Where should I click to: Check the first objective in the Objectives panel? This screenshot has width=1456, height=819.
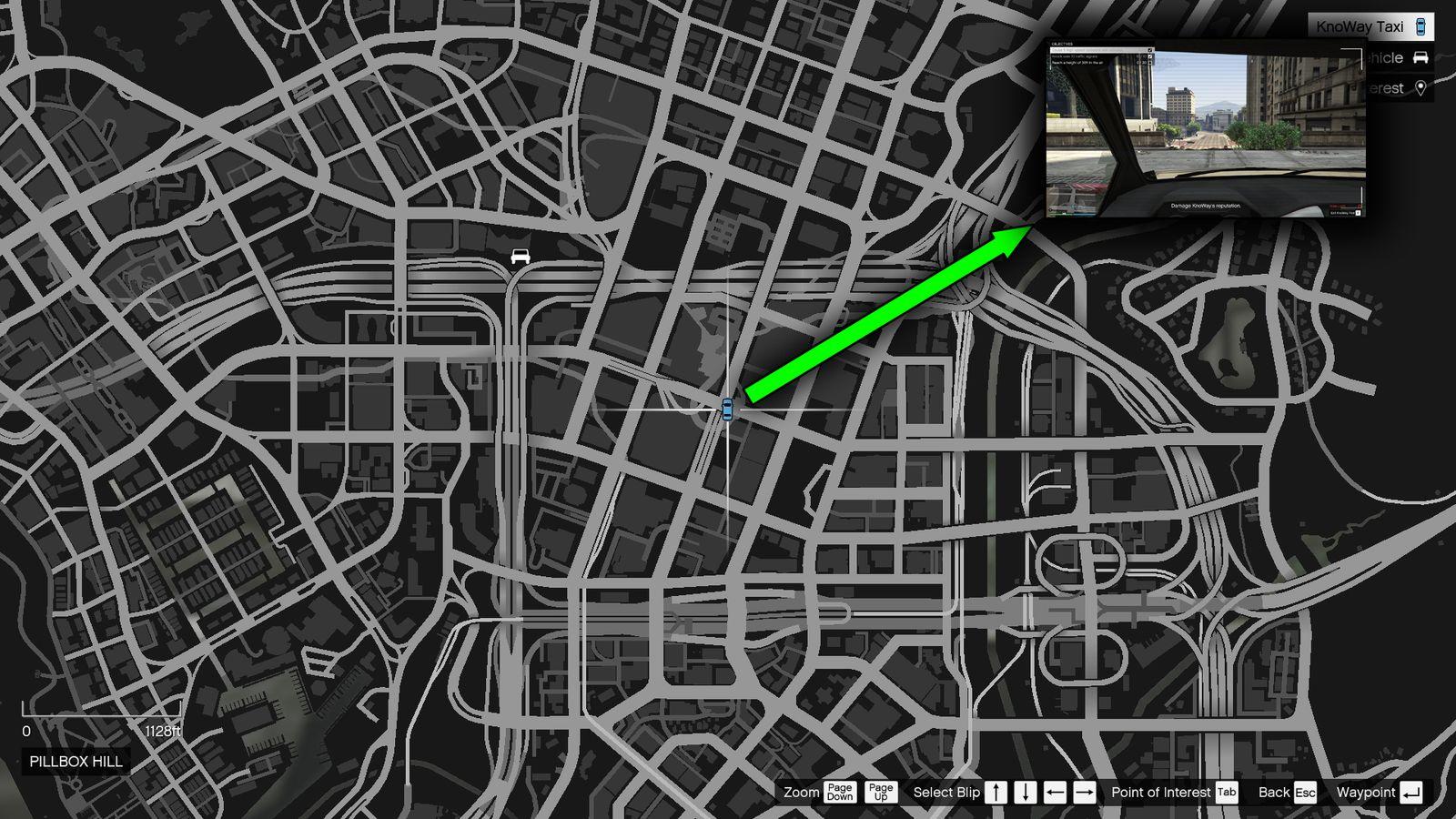click(x=1150, y=50)
